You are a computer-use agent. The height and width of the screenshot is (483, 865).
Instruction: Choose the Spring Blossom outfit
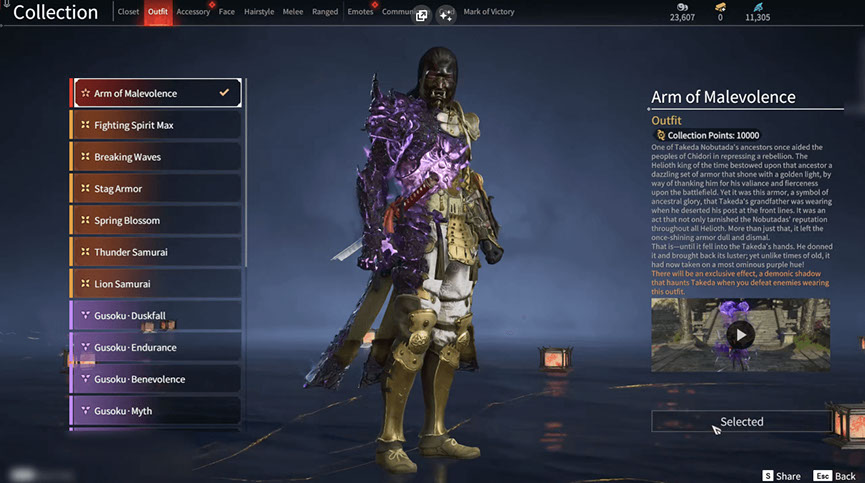[x=156, y=220]
